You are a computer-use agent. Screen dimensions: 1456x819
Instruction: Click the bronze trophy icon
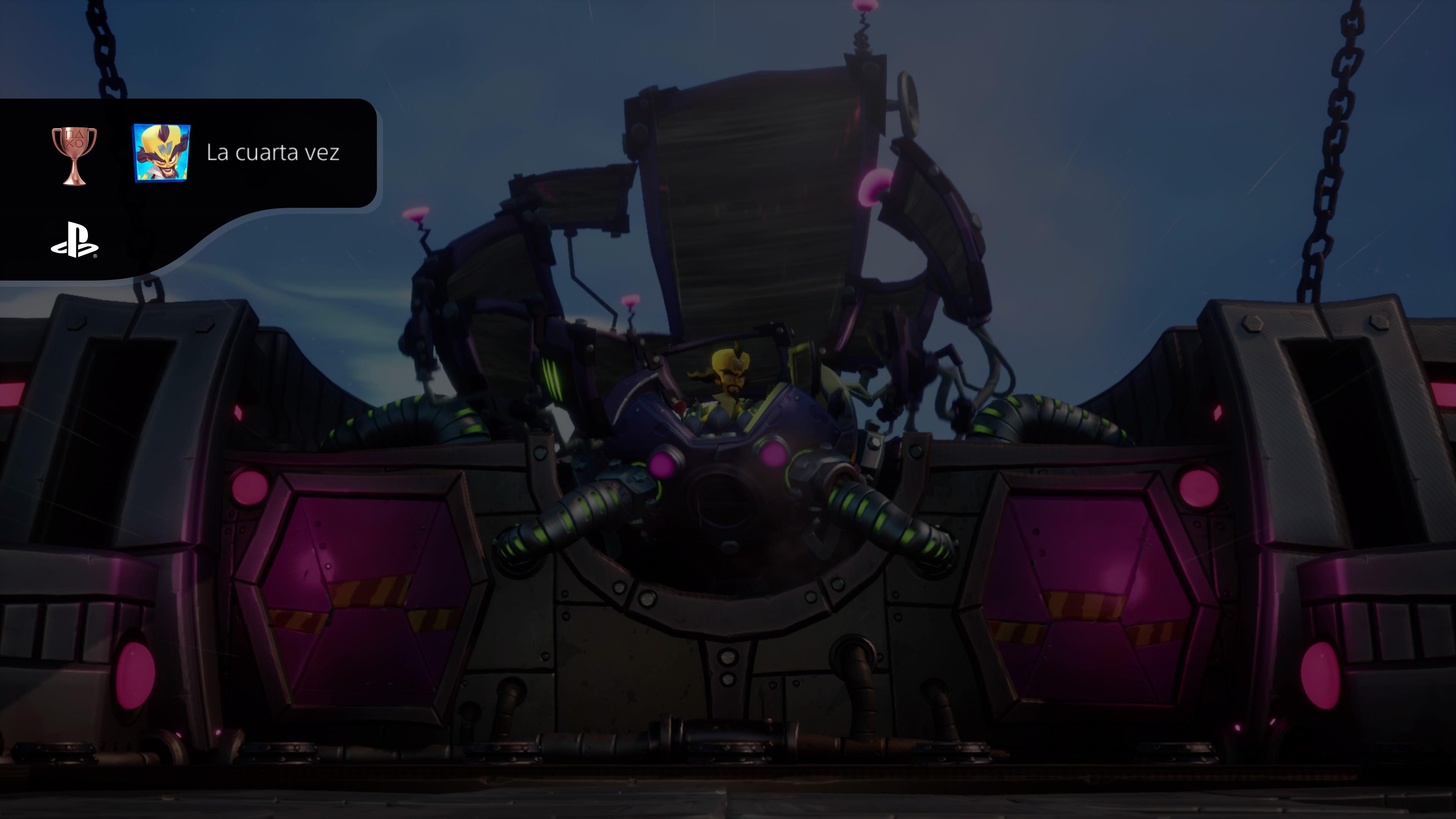74,155
